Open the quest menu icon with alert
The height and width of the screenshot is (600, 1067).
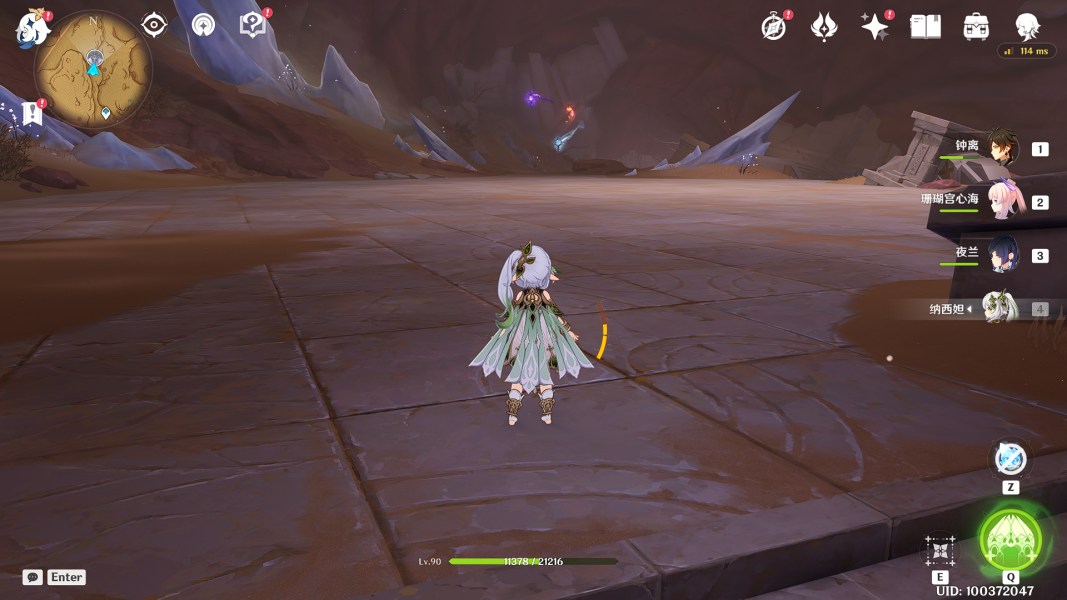pyautogui.click(x=252, y=25)
